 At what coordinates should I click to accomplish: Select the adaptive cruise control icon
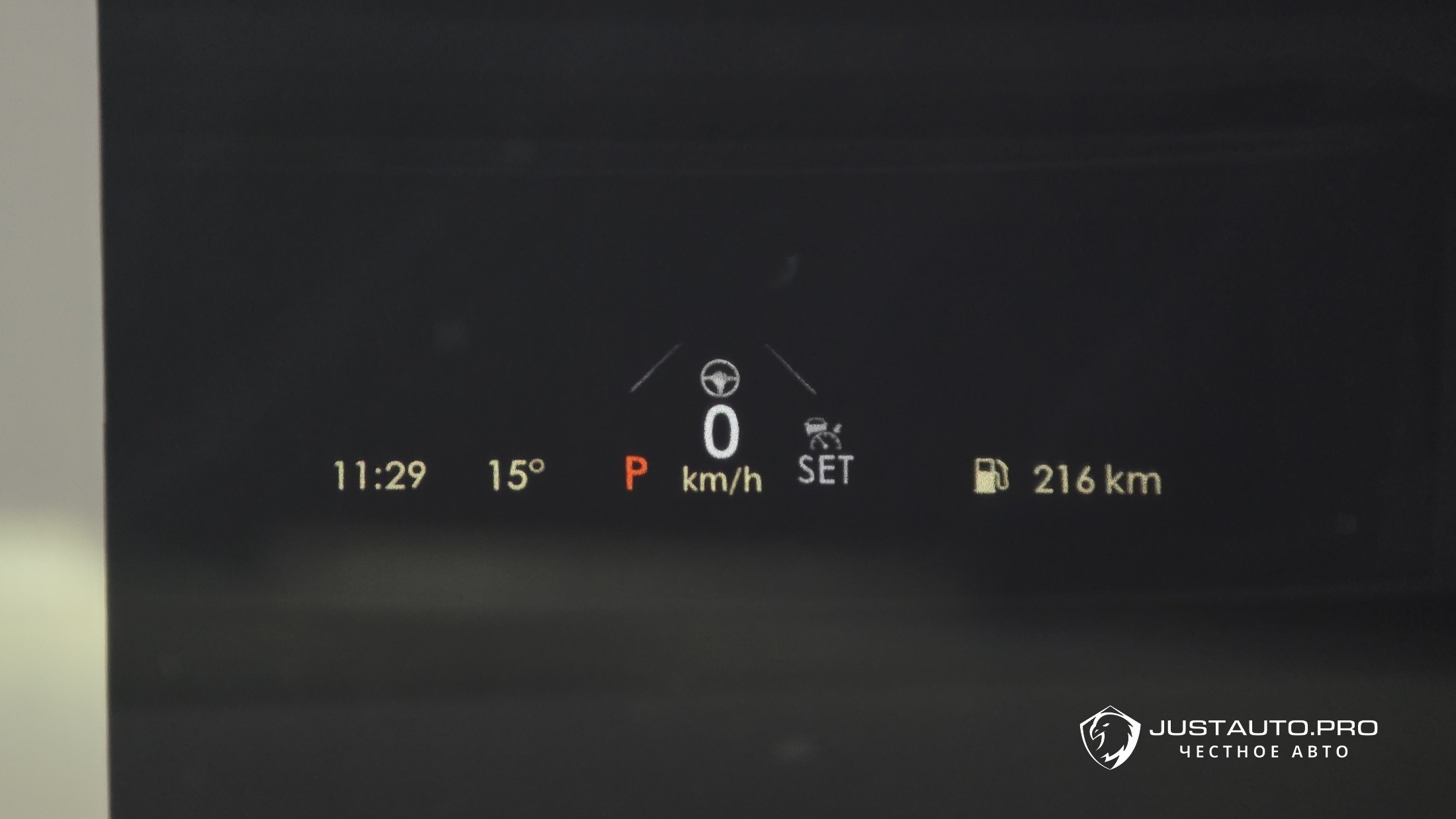823,434
